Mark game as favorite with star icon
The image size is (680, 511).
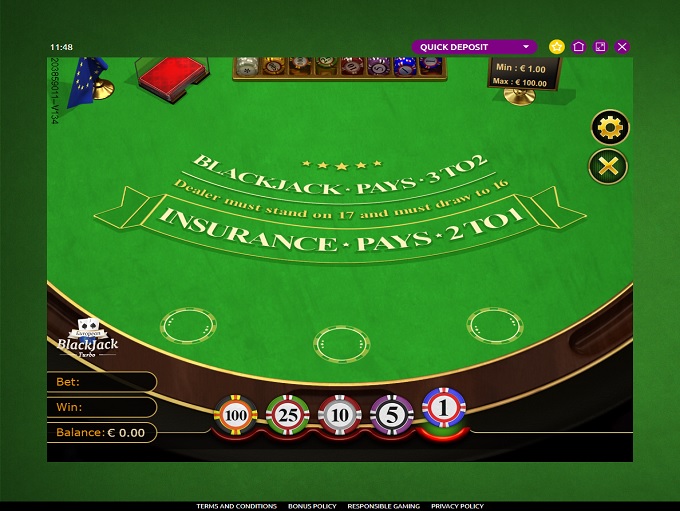click(557, 47)
